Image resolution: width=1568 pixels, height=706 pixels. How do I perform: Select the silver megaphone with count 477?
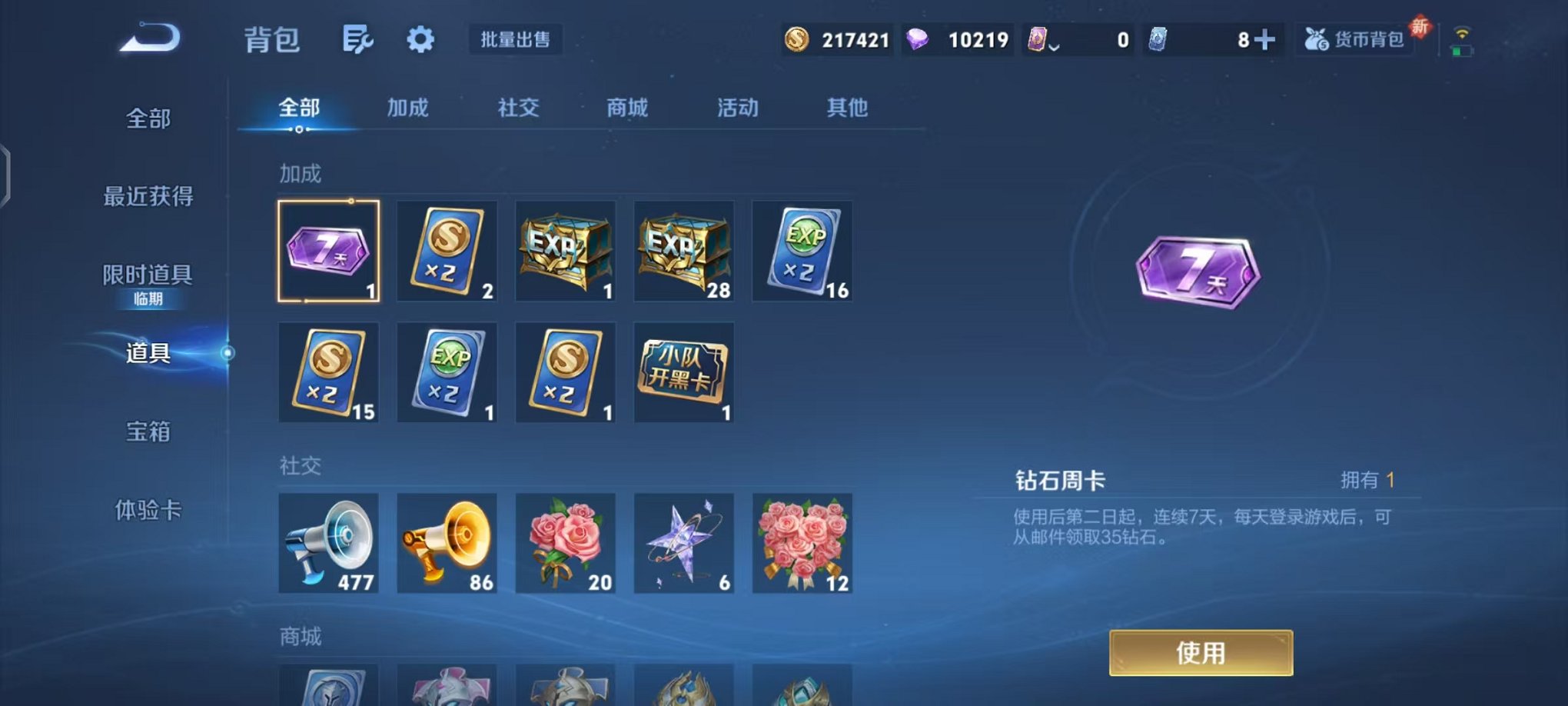point(329,544)
